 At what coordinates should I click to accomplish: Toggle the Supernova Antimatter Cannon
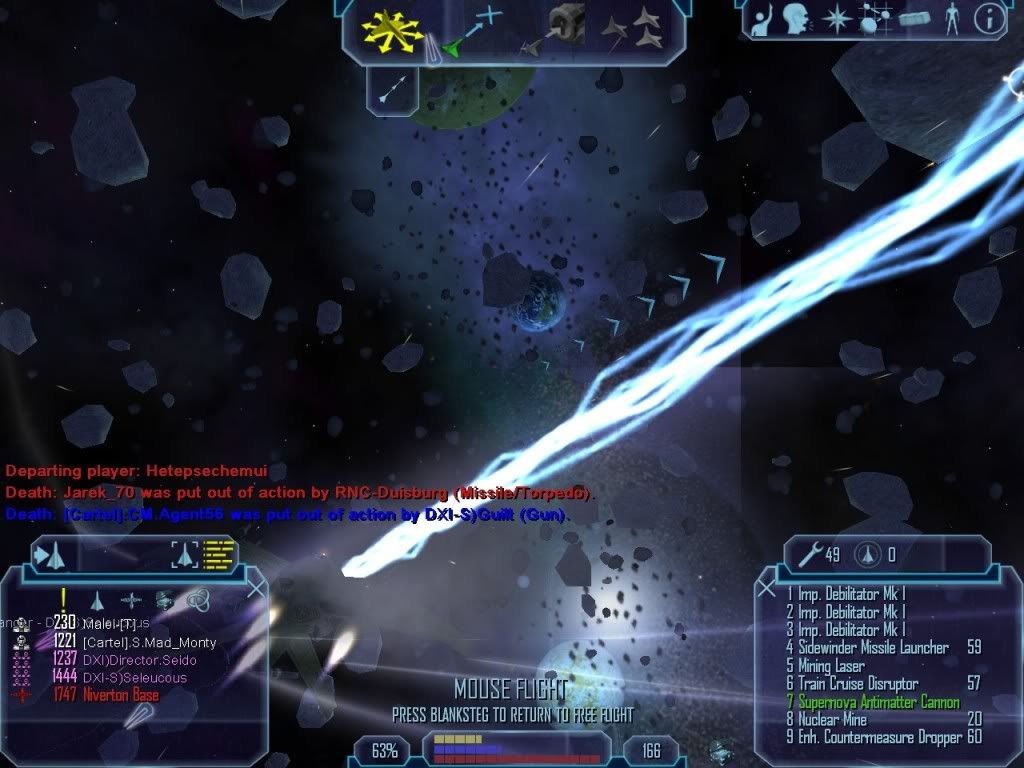tap(878, 702)
